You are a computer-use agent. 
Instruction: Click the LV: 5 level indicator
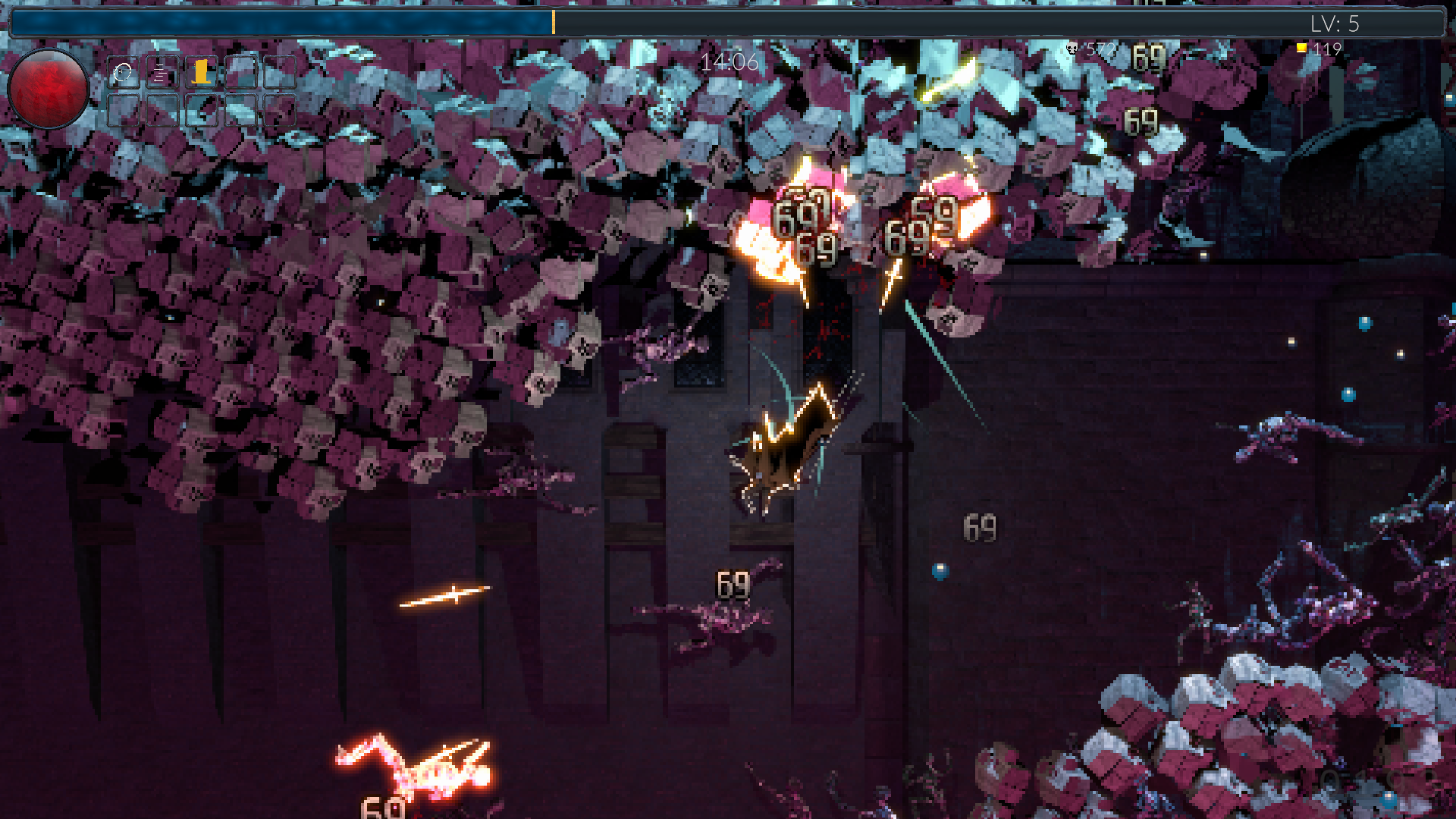click(x=1335, y=24)
